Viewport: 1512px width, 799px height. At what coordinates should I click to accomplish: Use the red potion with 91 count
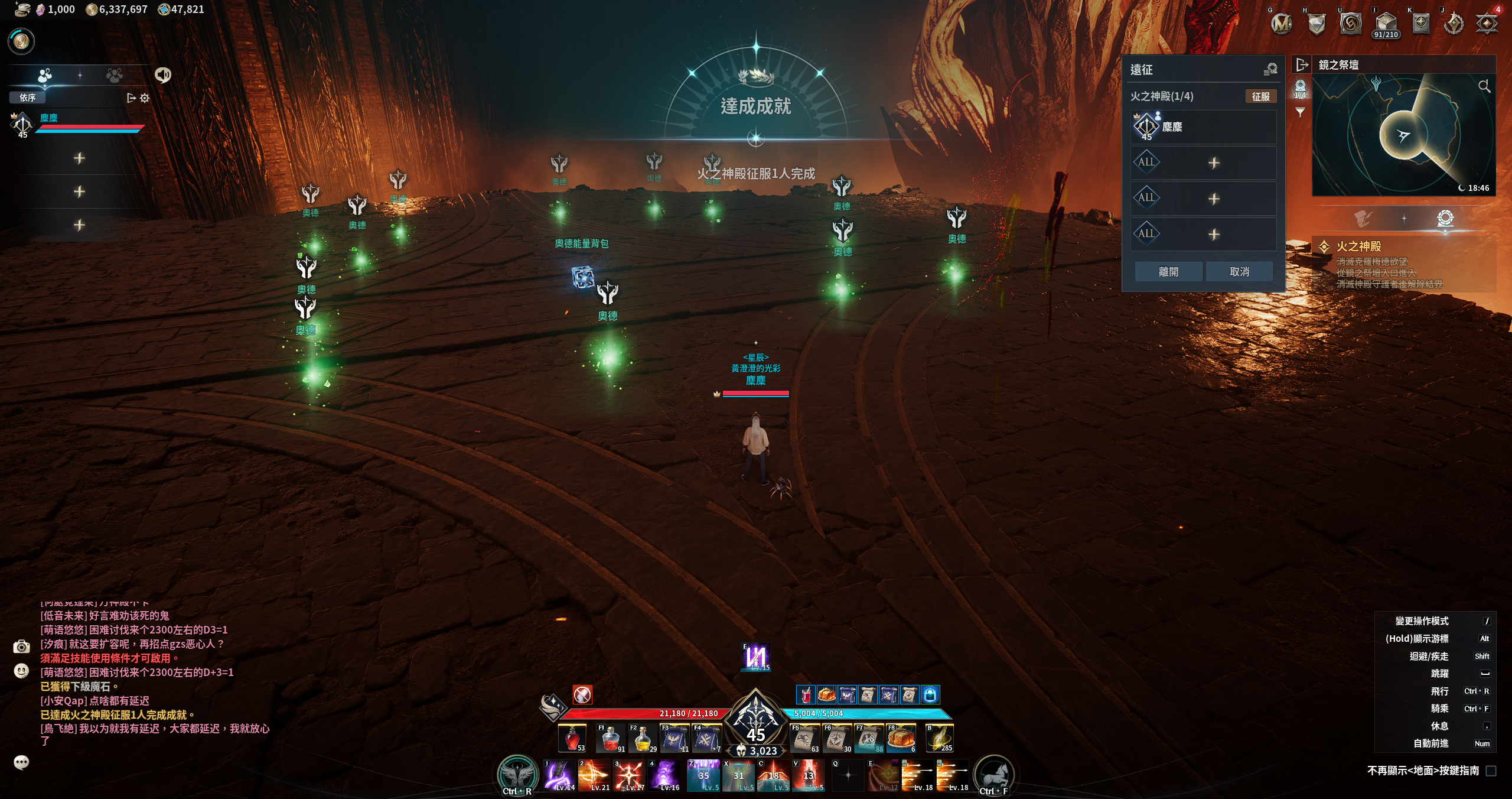[611, 739]
